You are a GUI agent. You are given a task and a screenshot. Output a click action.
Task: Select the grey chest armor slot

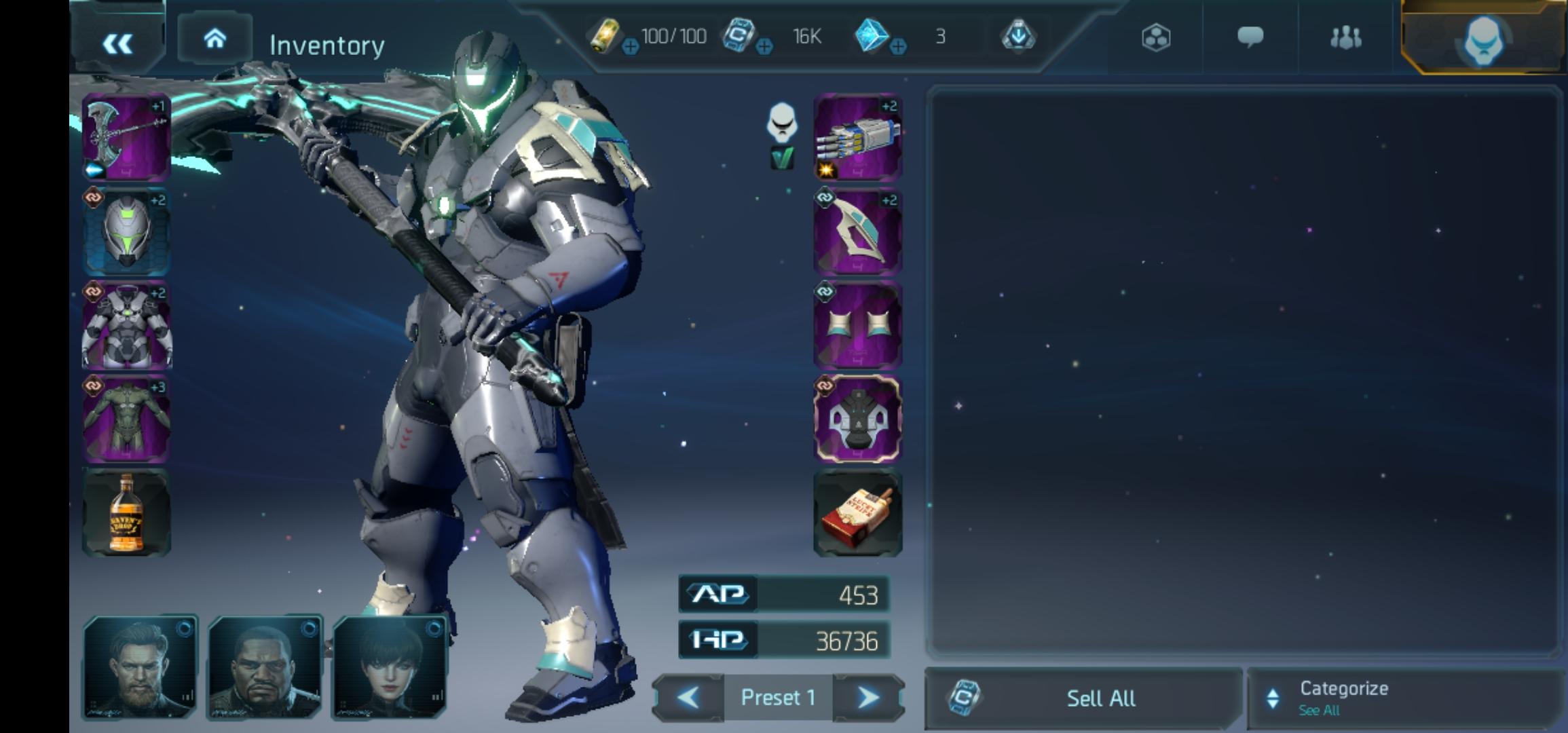coord(126,326)
